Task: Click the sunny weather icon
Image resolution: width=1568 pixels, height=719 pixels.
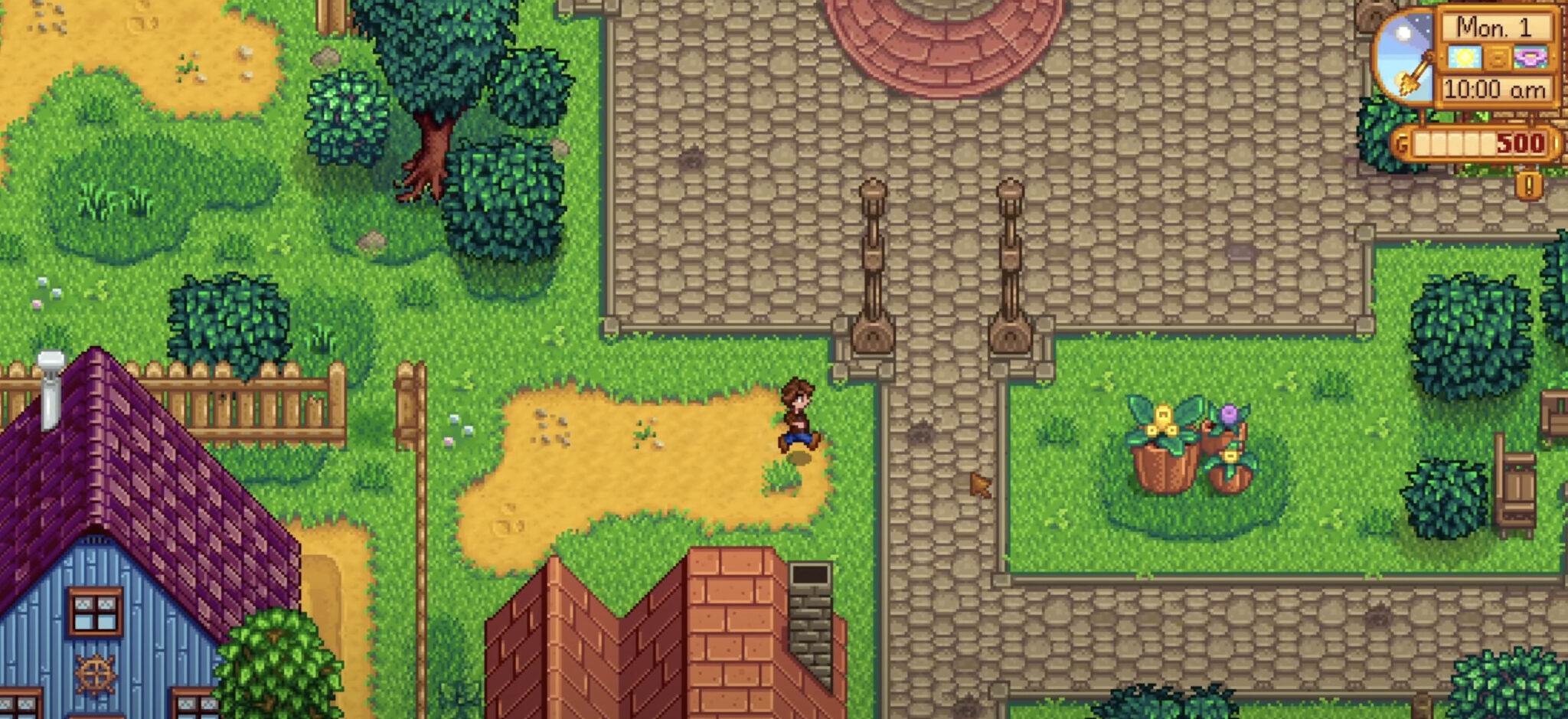Action: pos(1464,57)
